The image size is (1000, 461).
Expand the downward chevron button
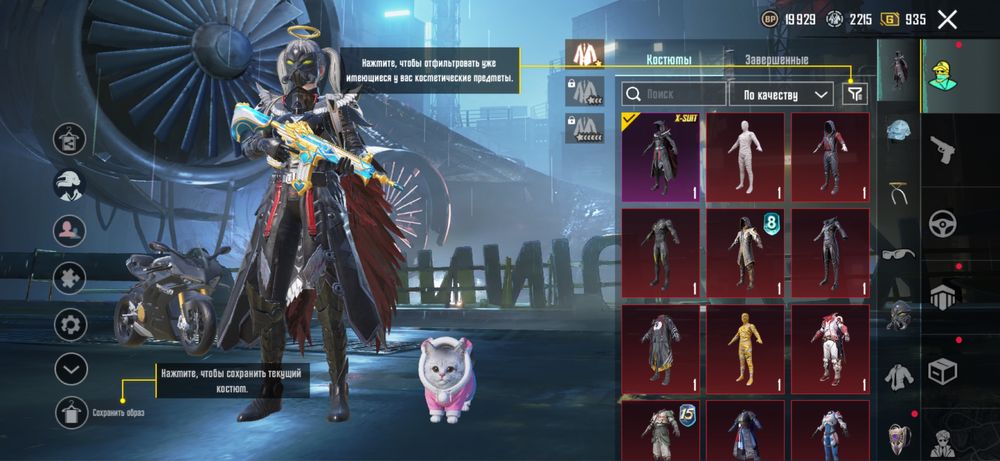click(x=71, y=369)
